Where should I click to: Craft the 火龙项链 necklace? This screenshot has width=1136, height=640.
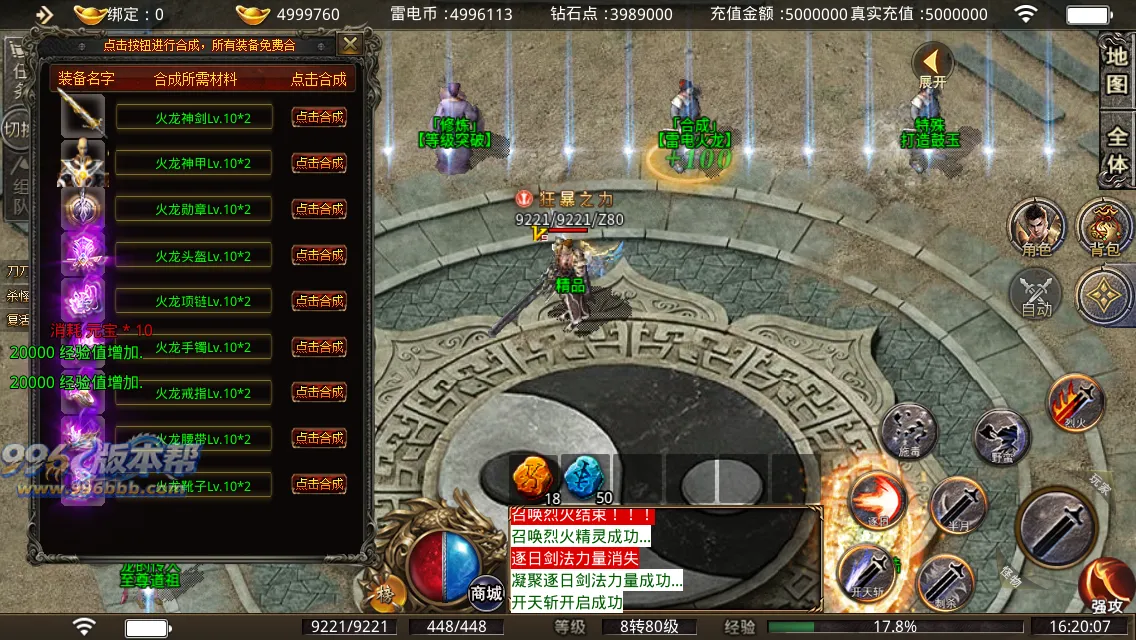(x=319, y=301)
